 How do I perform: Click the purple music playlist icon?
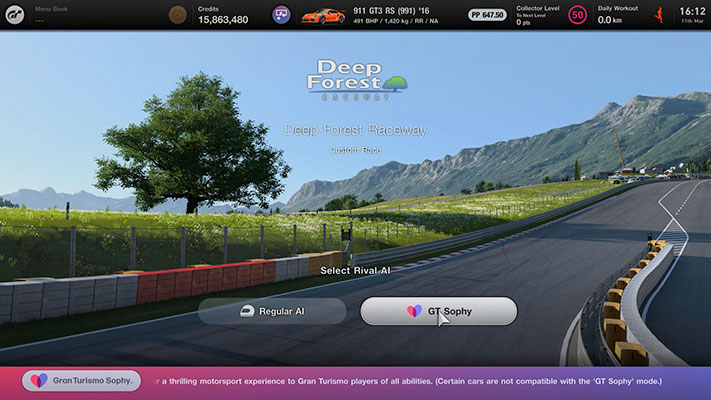click(x=282, y=15)
